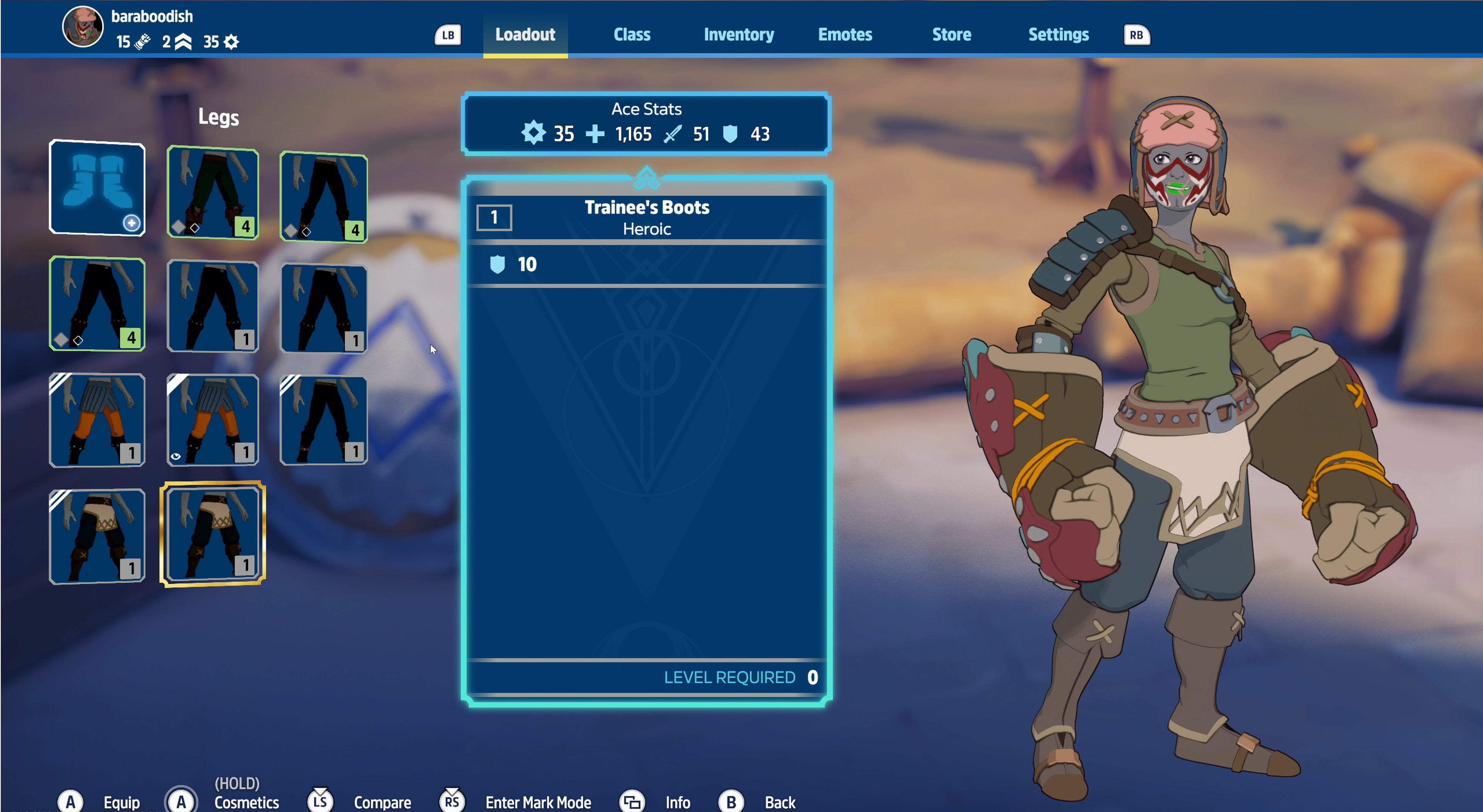The width and height of the screenshot is (1483, 812).
Task: Select the green pants level 4 item
Action: point(212,192)
